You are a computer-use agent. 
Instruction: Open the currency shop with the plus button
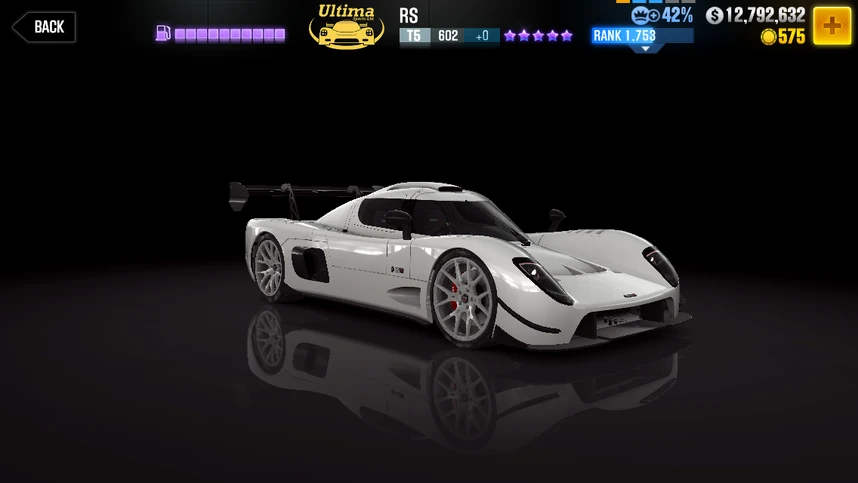tap(831, 25)
